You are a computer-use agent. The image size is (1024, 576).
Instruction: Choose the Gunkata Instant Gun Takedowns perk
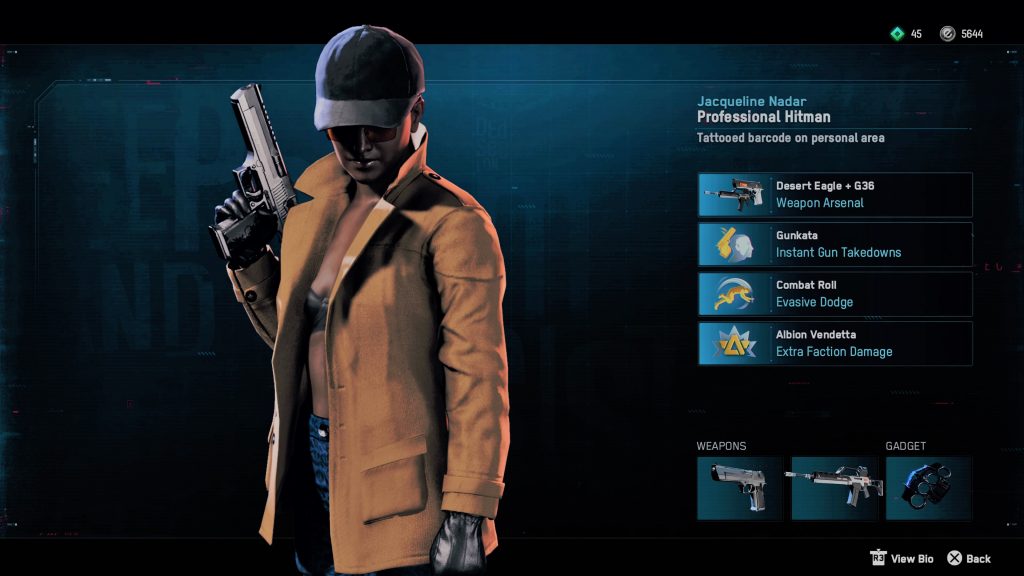[x=835, y=244]
